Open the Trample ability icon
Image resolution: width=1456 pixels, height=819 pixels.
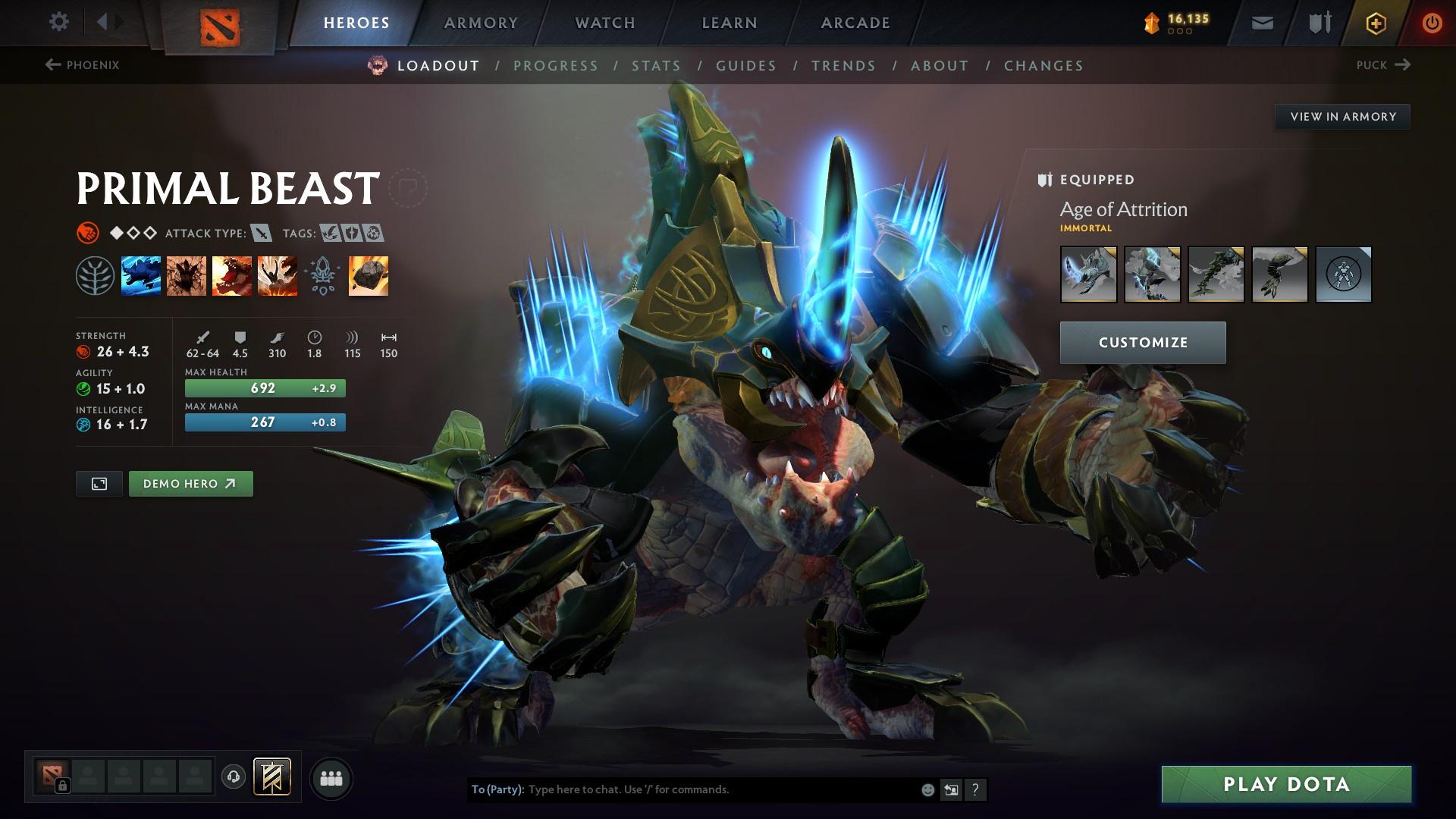(x=187, y=276)
